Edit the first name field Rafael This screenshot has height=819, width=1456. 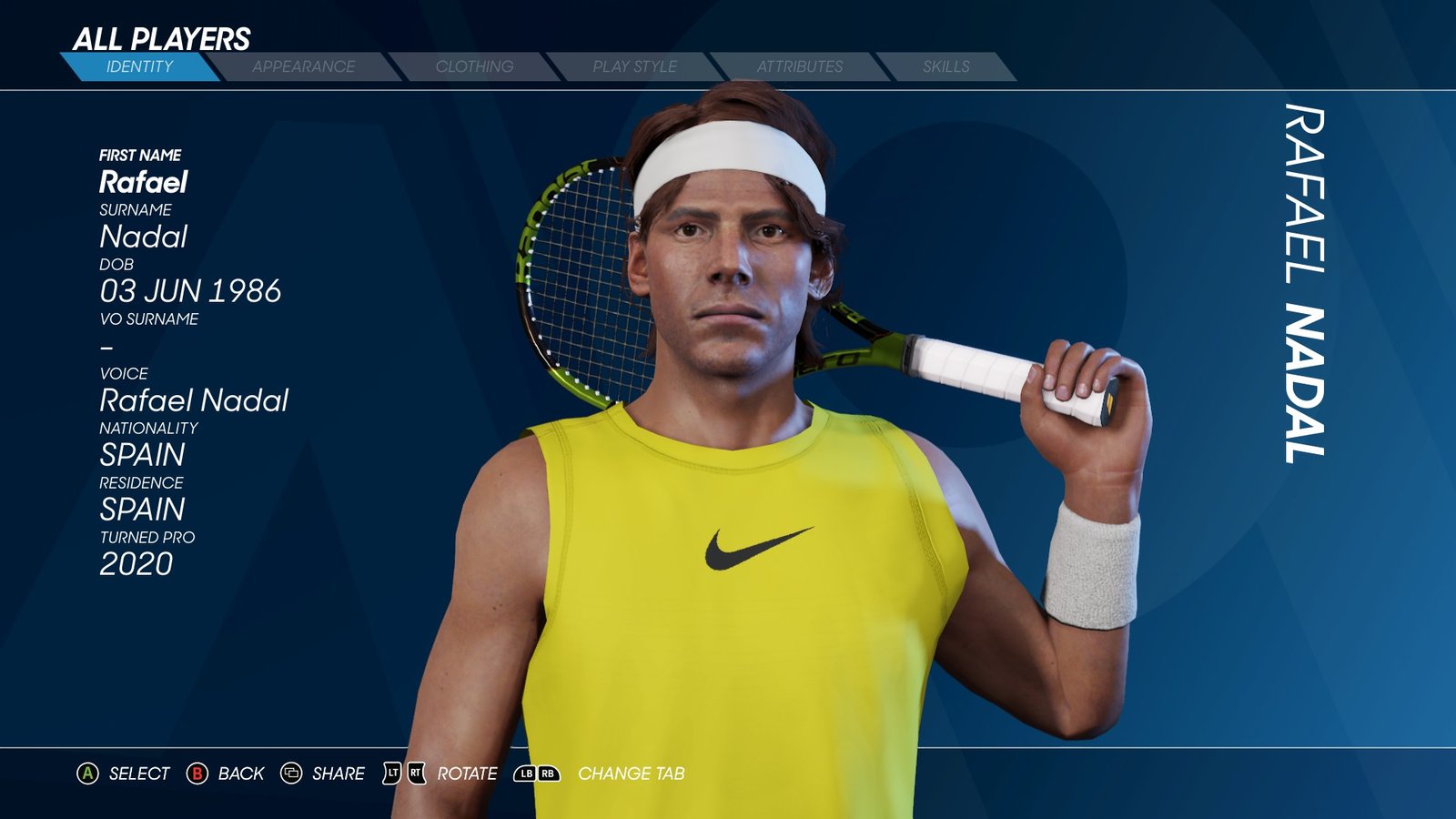[x=144, y=182]
